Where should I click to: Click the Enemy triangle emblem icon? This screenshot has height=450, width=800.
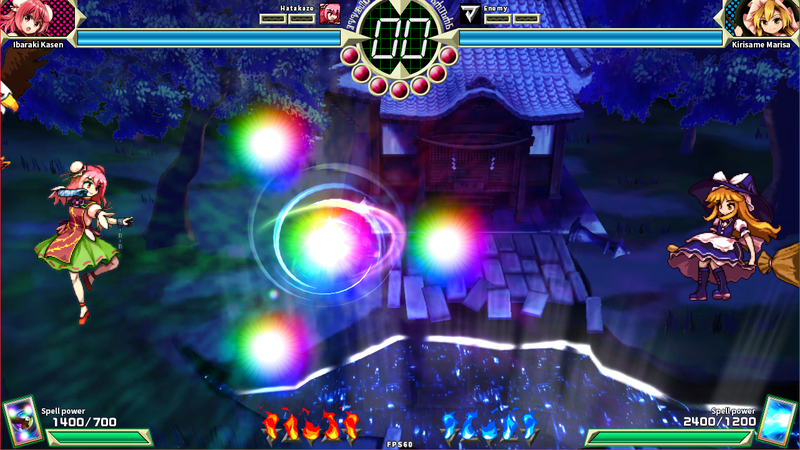(x=470, y=13)
